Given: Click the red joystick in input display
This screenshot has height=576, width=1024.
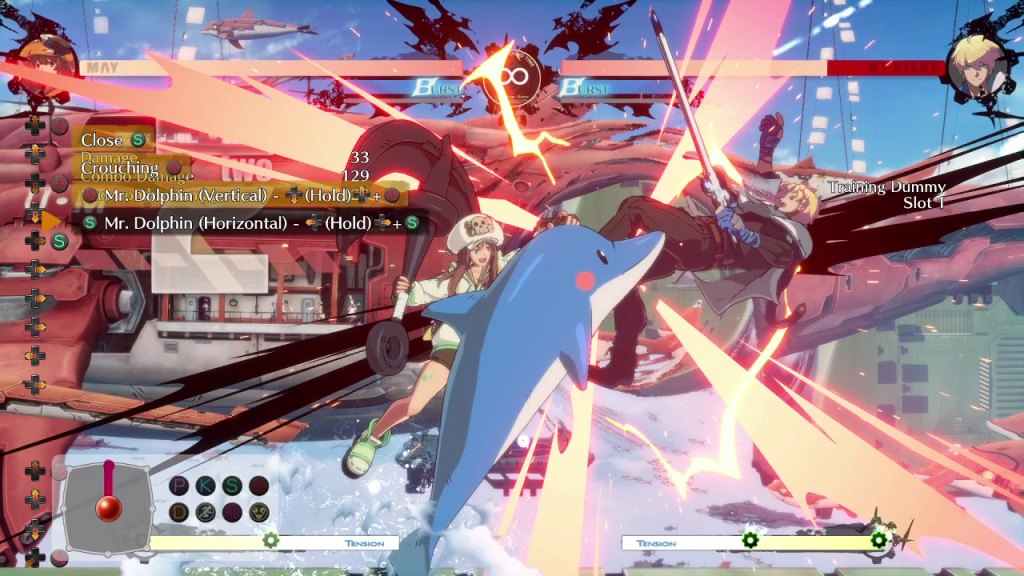Looking at the screenshot, I should pos(108,506).
